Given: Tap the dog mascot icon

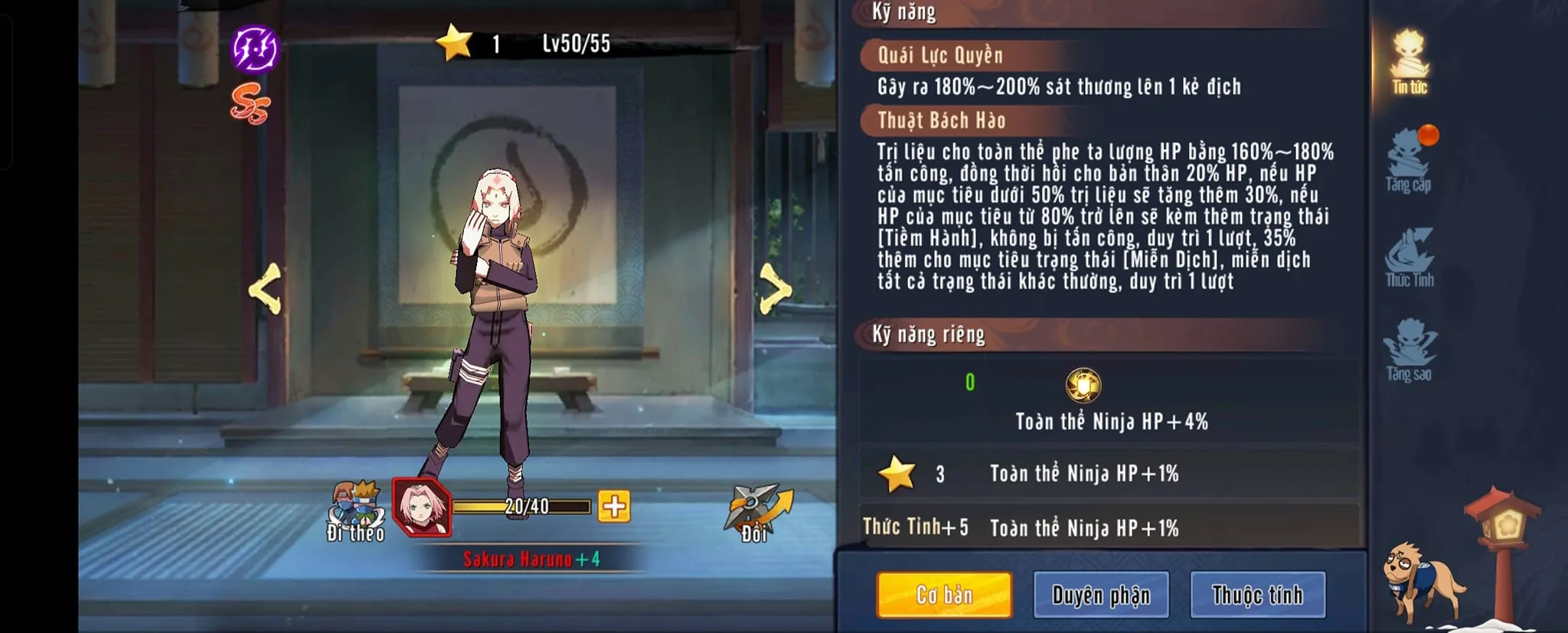Looking at the screenshot, I should click(x=1418, y=579).
